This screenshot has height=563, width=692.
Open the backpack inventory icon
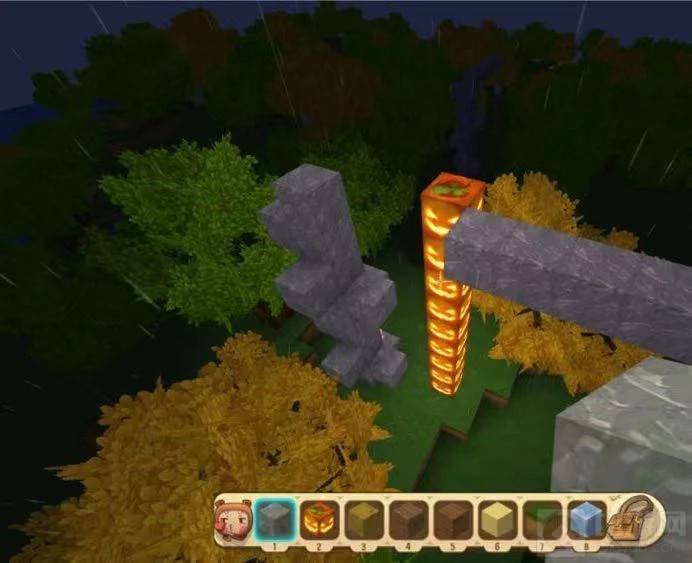point(634,518)
